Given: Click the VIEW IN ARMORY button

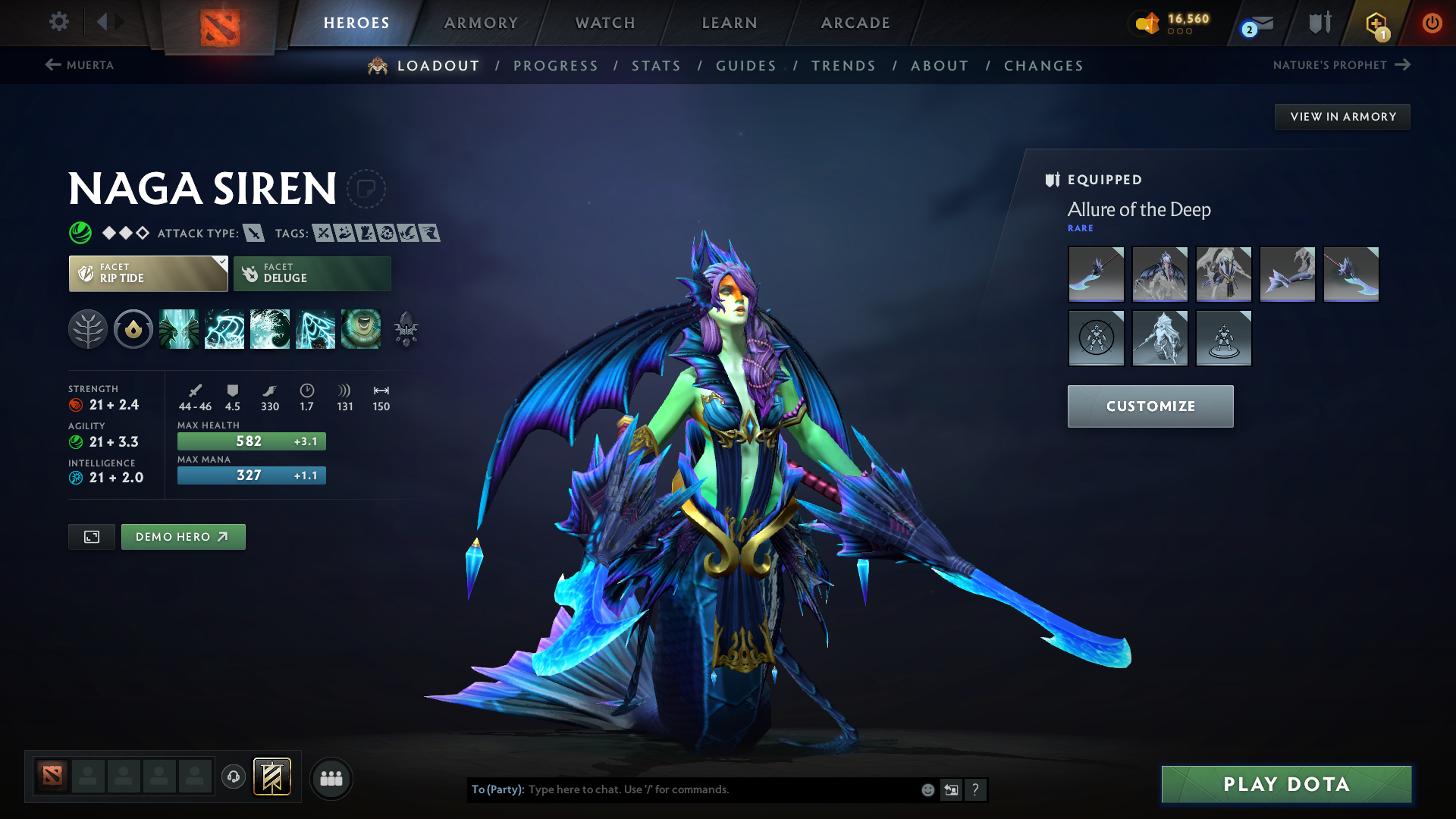Looking at the screenshot, I should [x=1342, y=116].
